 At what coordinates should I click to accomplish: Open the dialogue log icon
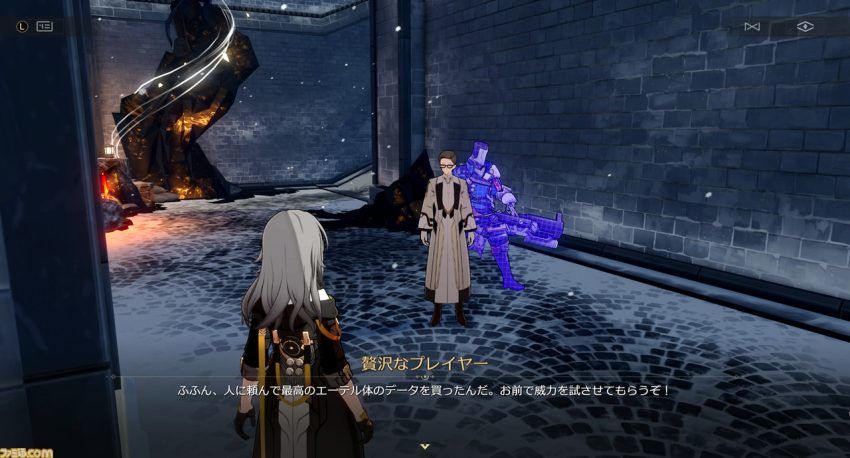(44, 27)
